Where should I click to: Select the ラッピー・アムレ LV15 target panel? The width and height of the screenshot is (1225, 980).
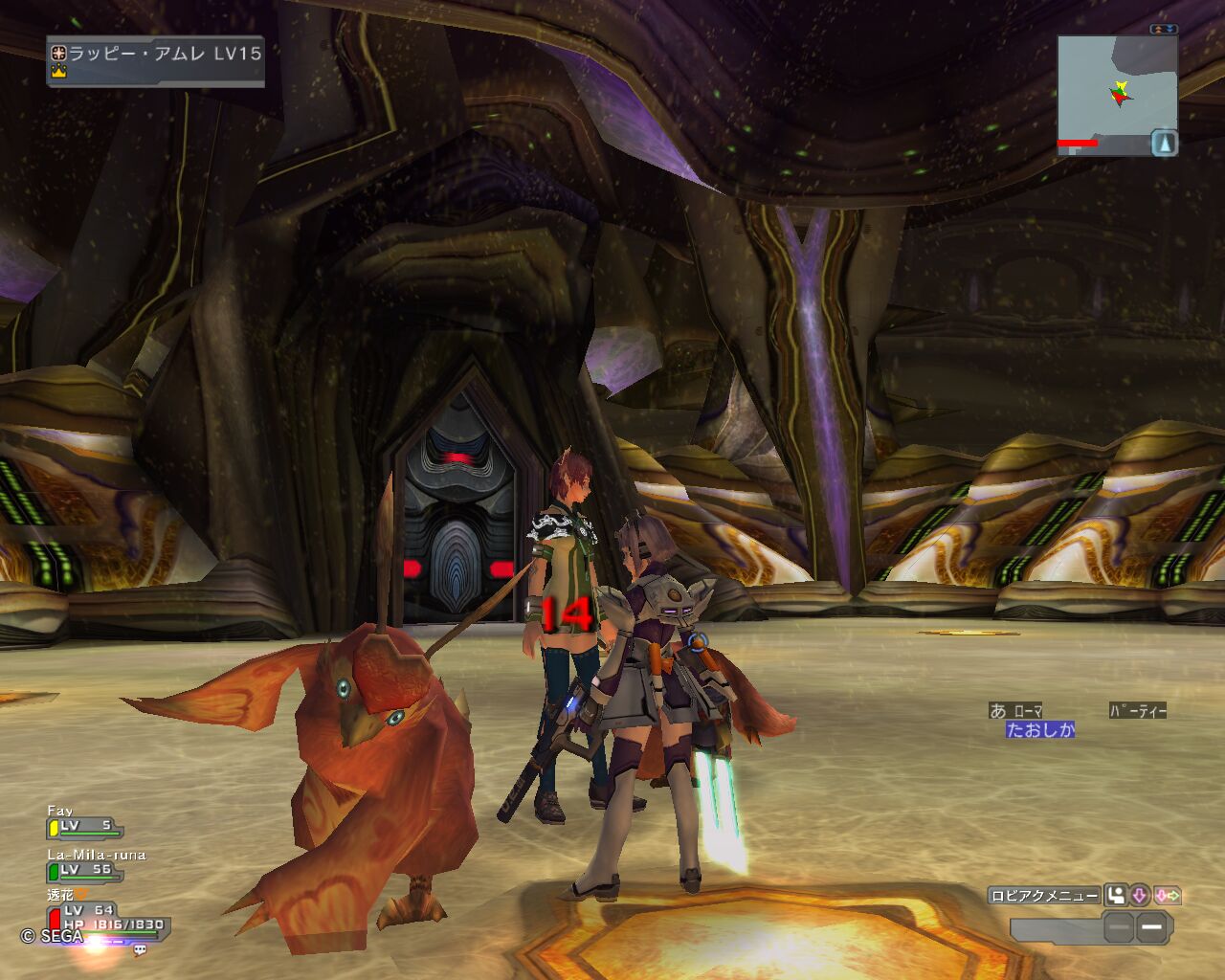click(155, 61)
